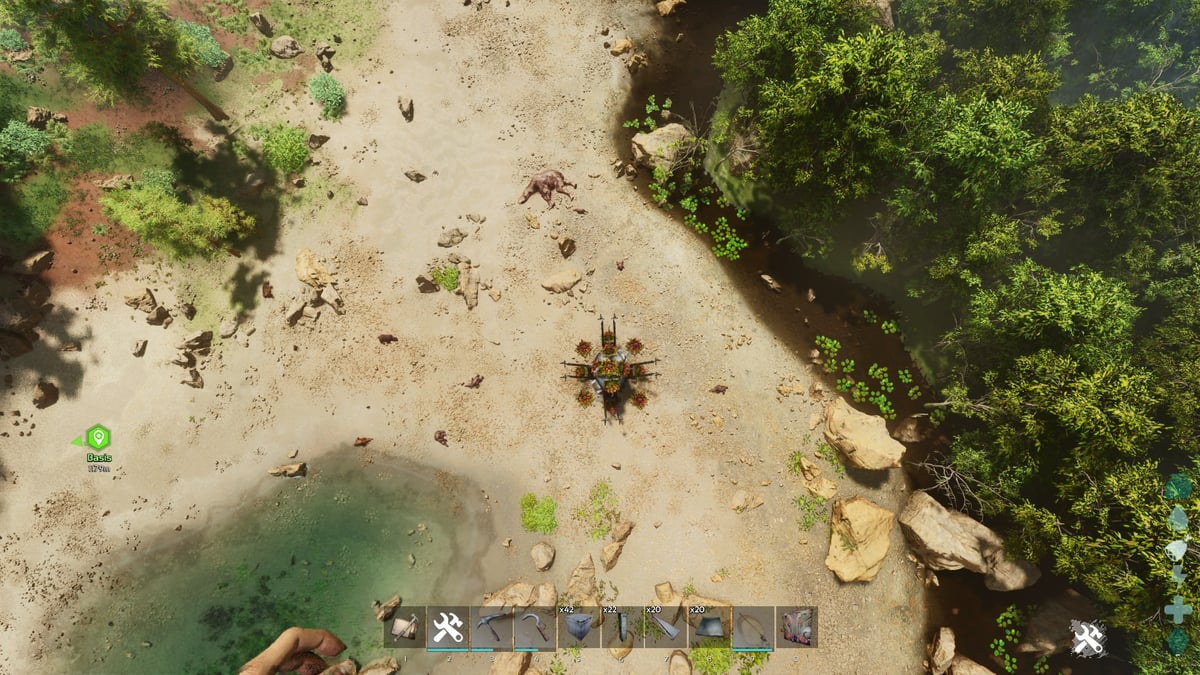Select the sickle hotbar slot
The width and height of the screenshot is (1200, 675).
535,627
